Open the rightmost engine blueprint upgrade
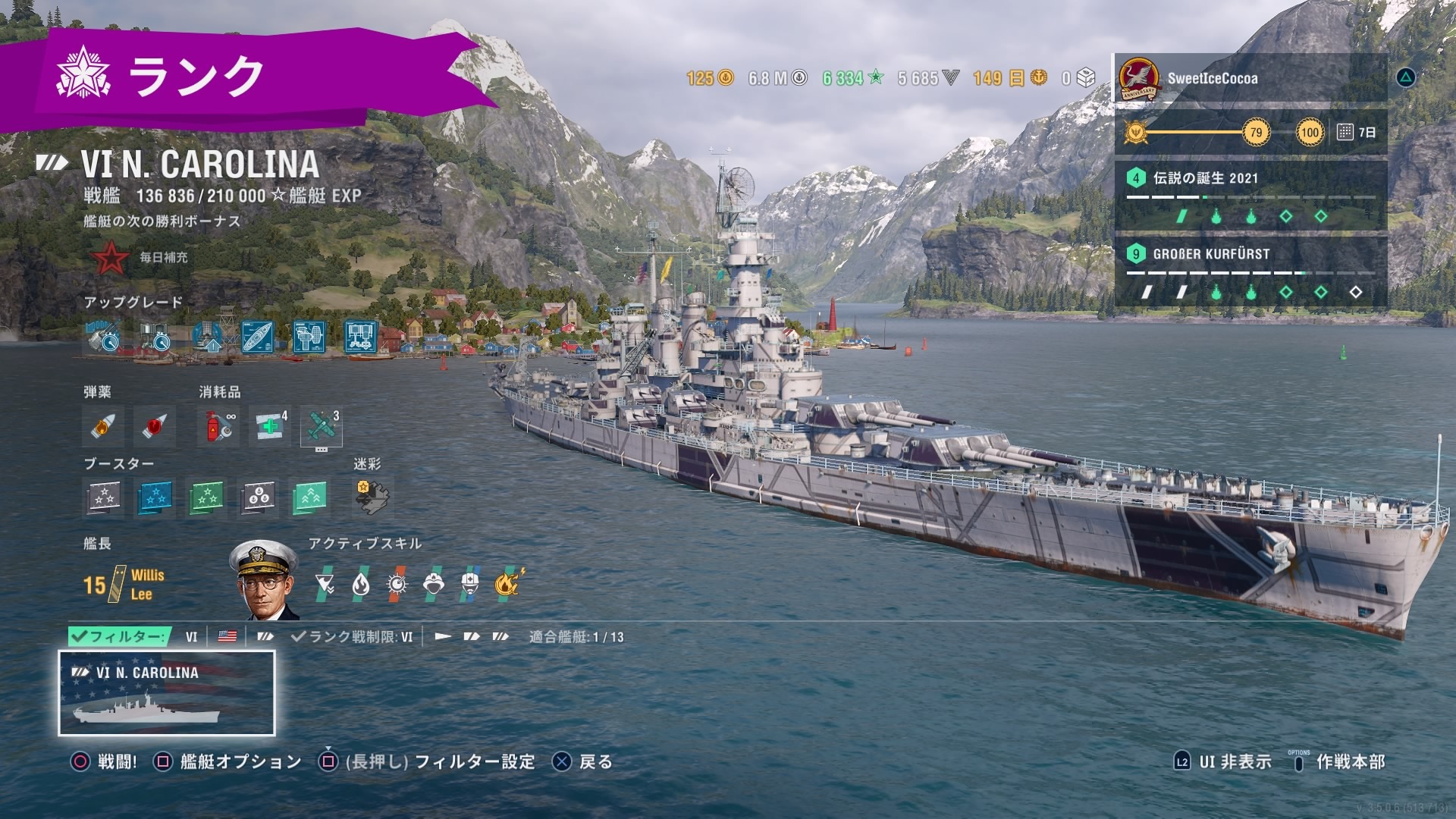Image resolution: width=1456 pixels, height=819 pixels. click(x=360, y=337)
